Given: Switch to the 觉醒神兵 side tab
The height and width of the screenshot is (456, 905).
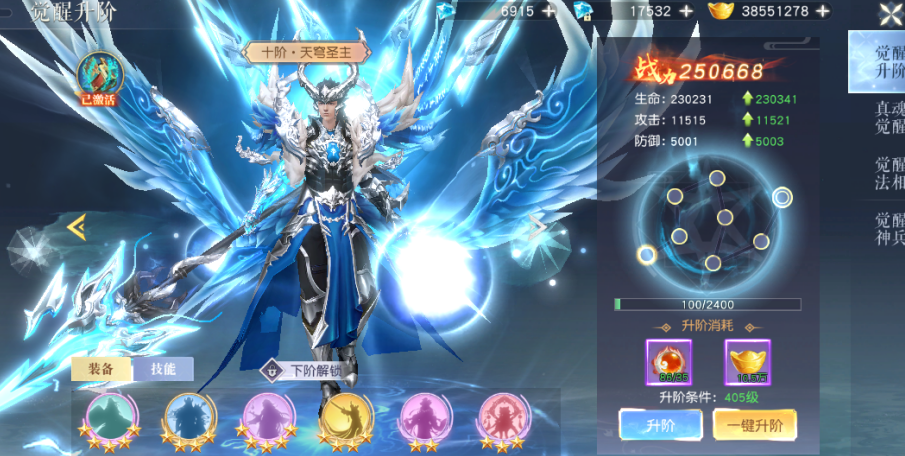Looking at the screenshot, I should [885, 230].
